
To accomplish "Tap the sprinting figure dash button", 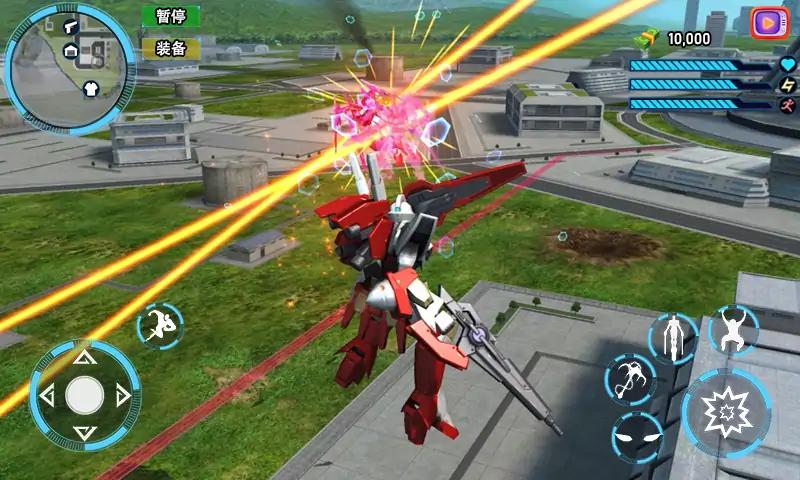I will [160, 325].
